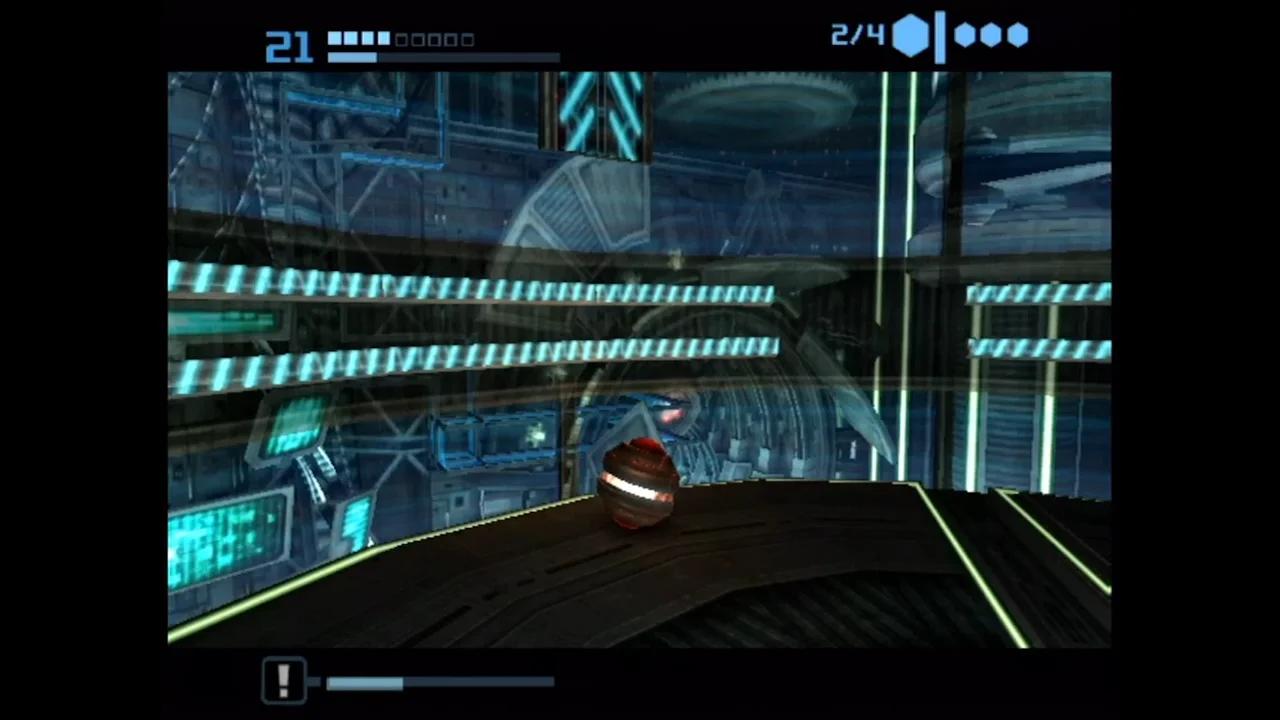Select the large missile hexagon icon
This screenshot has height=720, width=1280.
[x=908, y=36]
